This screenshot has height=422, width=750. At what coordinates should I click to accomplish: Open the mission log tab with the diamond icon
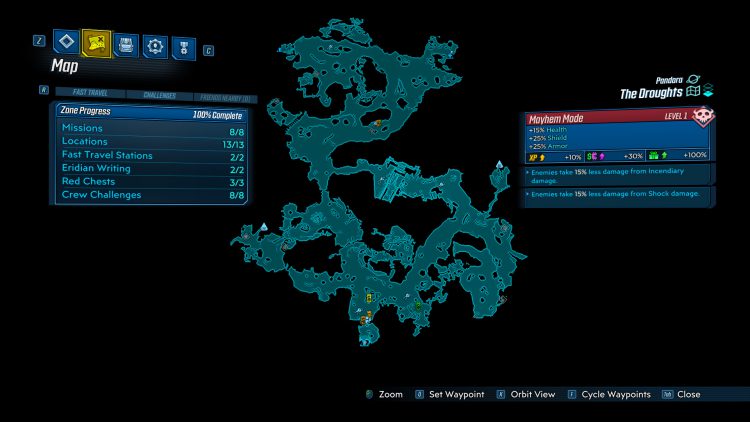pos(67,44)
